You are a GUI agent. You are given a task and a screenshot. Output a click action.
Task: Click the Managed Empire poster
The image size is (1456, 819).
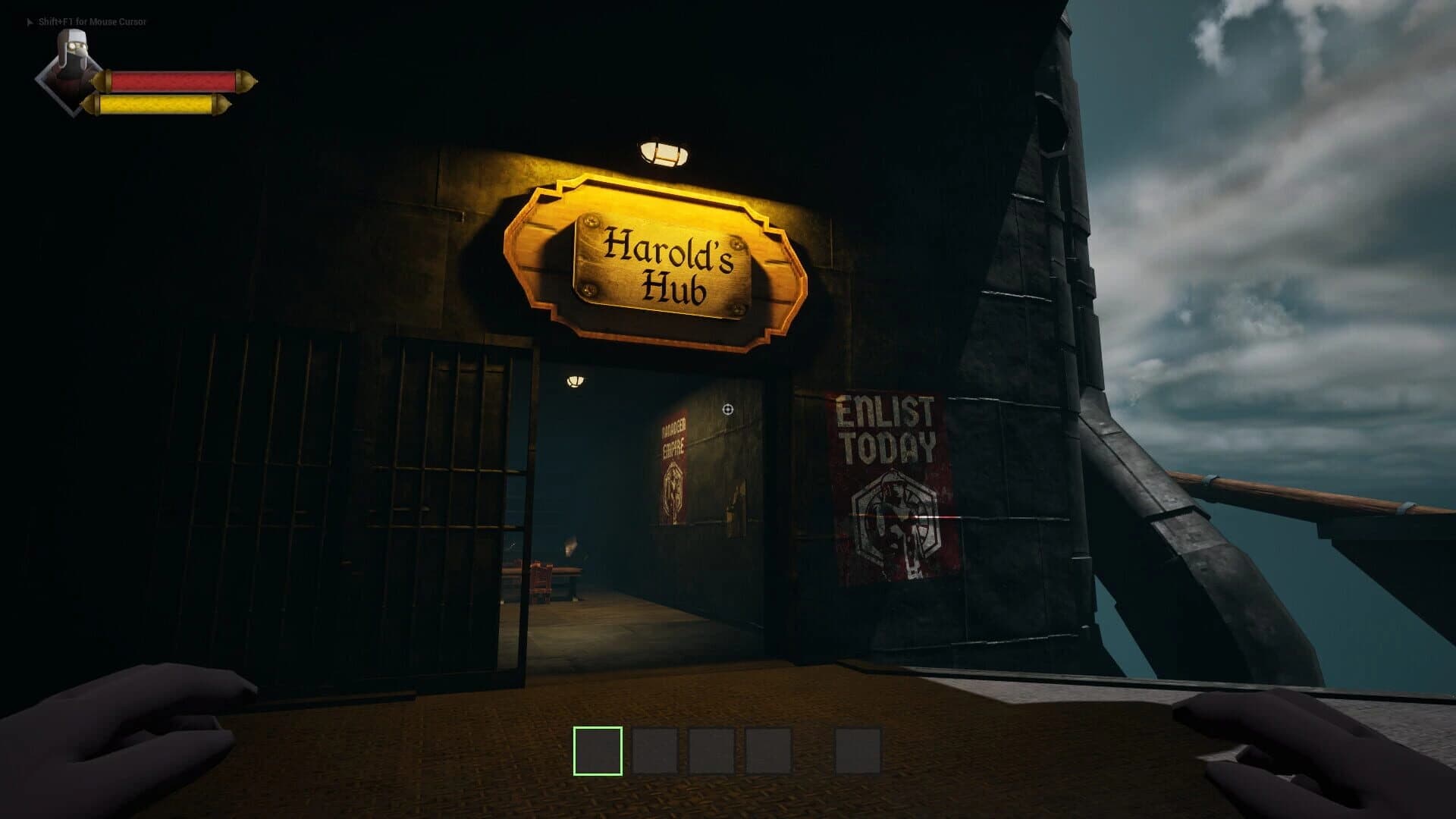(x=673, y=466)
